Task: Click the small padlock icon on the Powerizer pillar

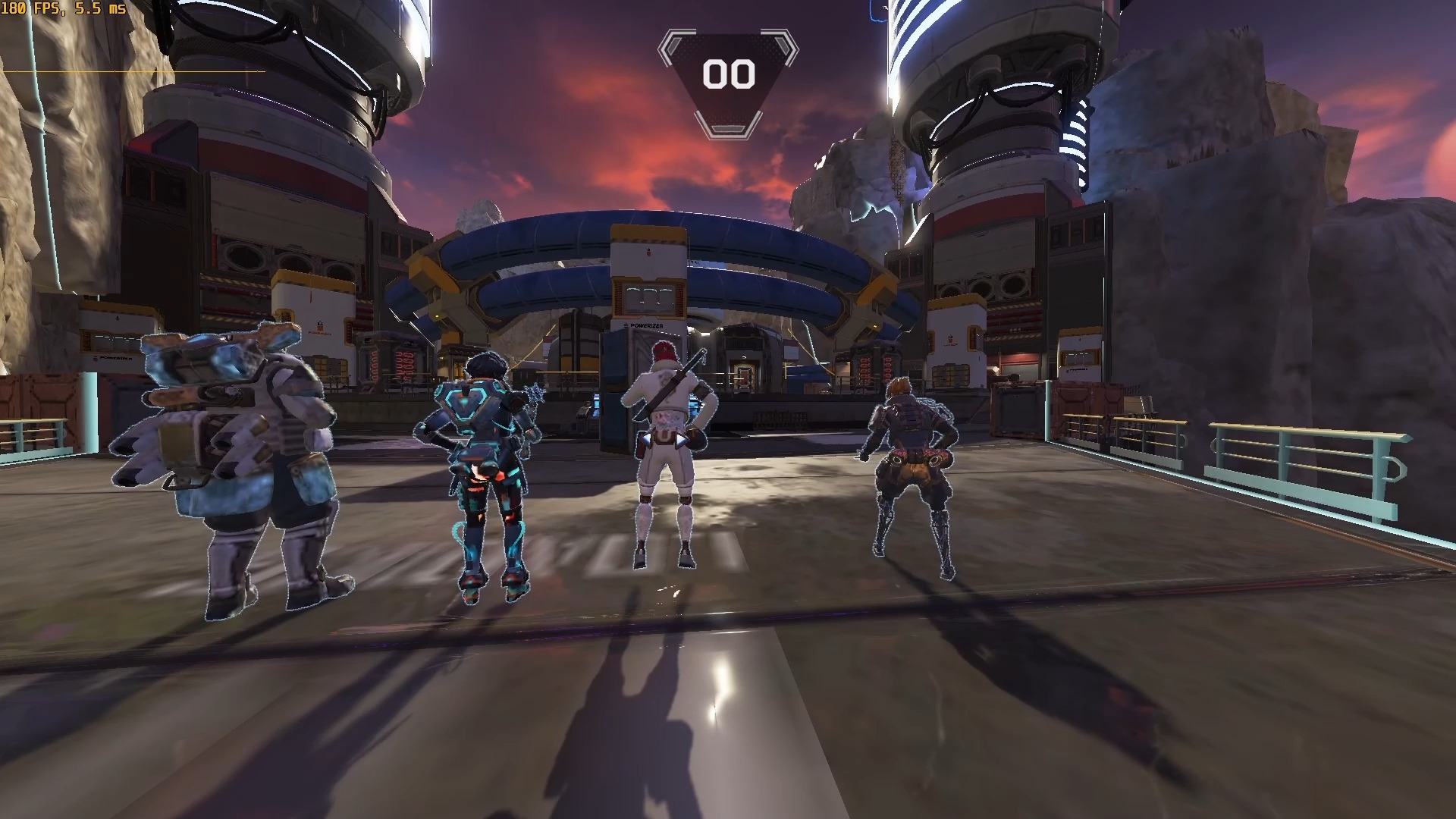Action: pyautogui.click(x=648, y=250)
